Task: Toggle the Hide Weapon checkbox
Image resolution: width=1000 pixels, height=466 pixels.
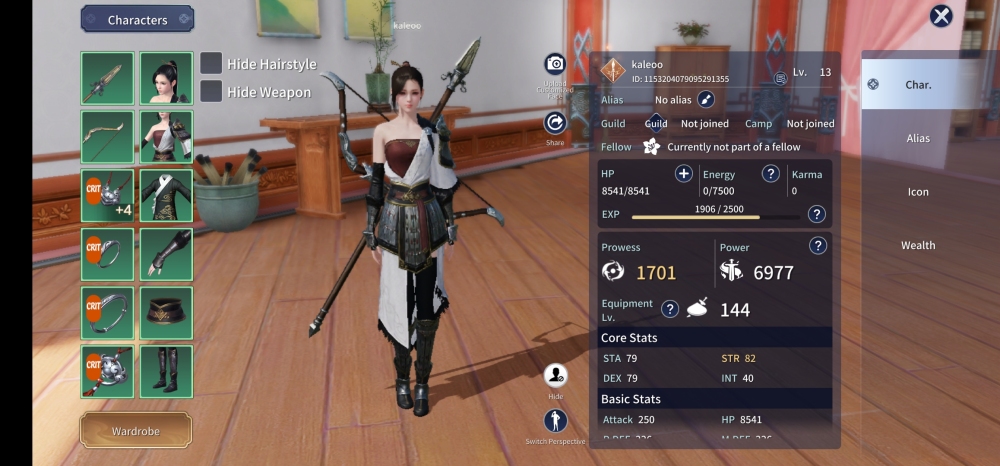Action: click(211, 91)
